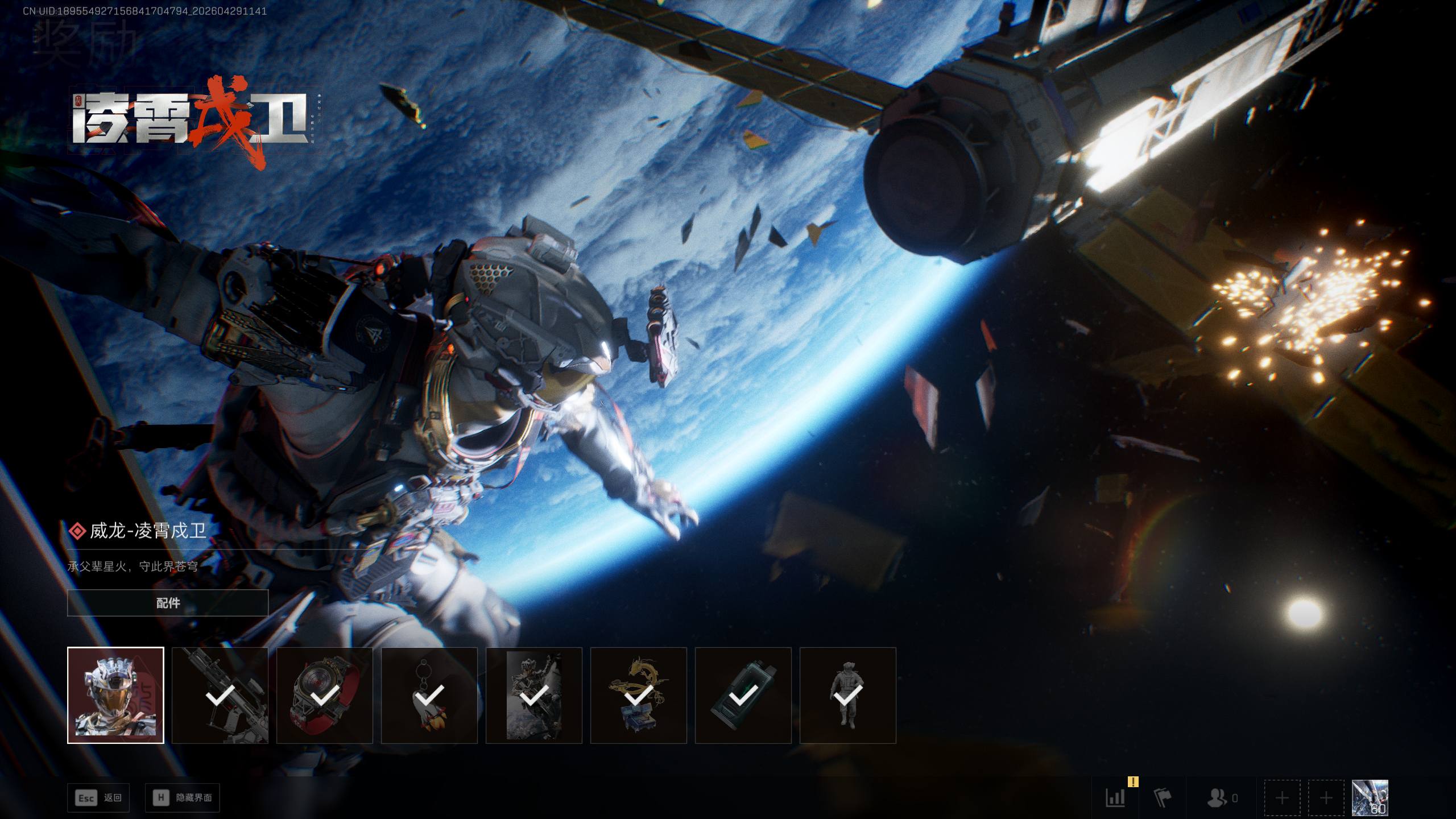View the operator poster card reward

tap(534, 695)
